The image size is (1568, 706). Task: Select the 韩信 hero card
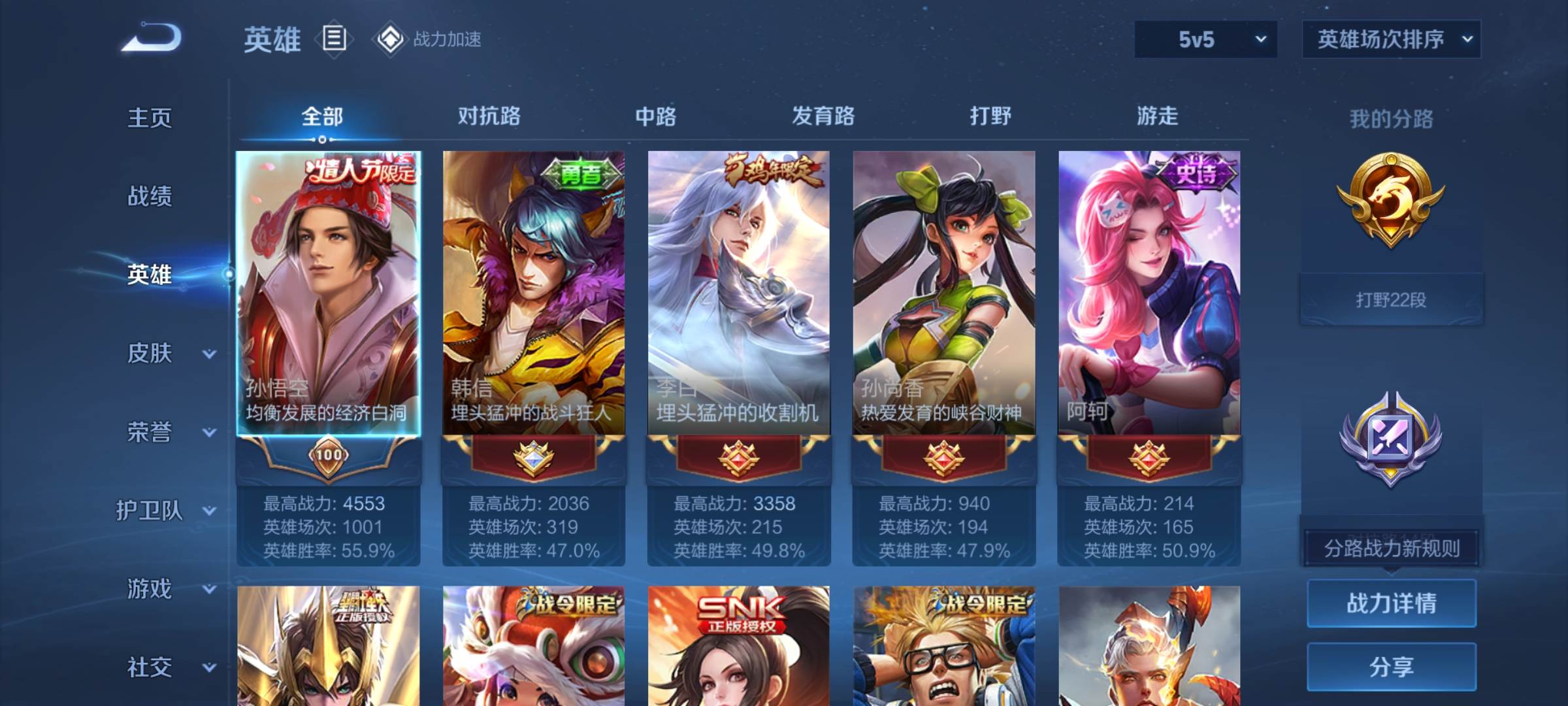(x=533, y=294)
